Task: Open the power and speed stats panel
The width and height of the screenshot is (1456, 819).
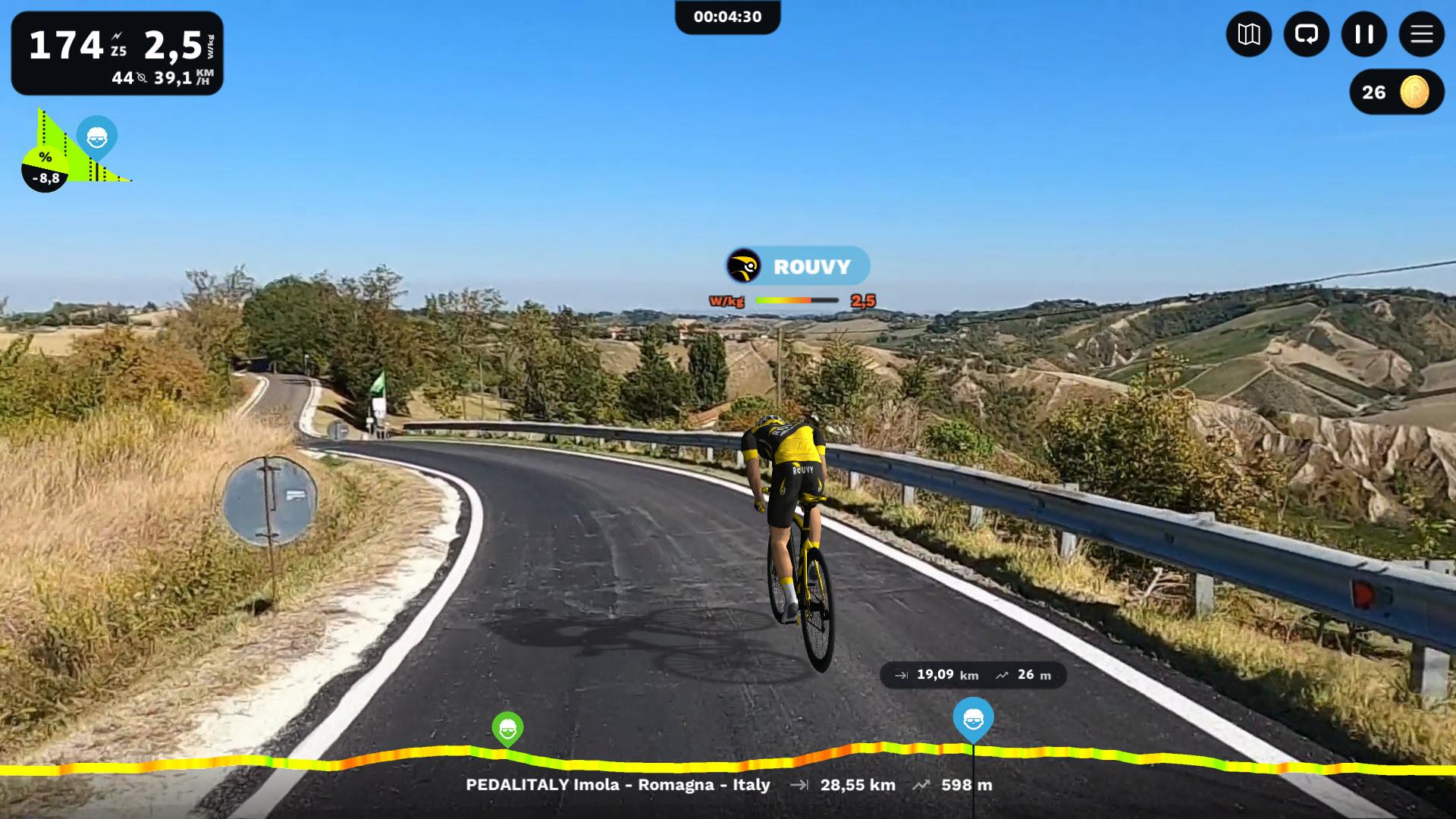Action: (117, 53)
